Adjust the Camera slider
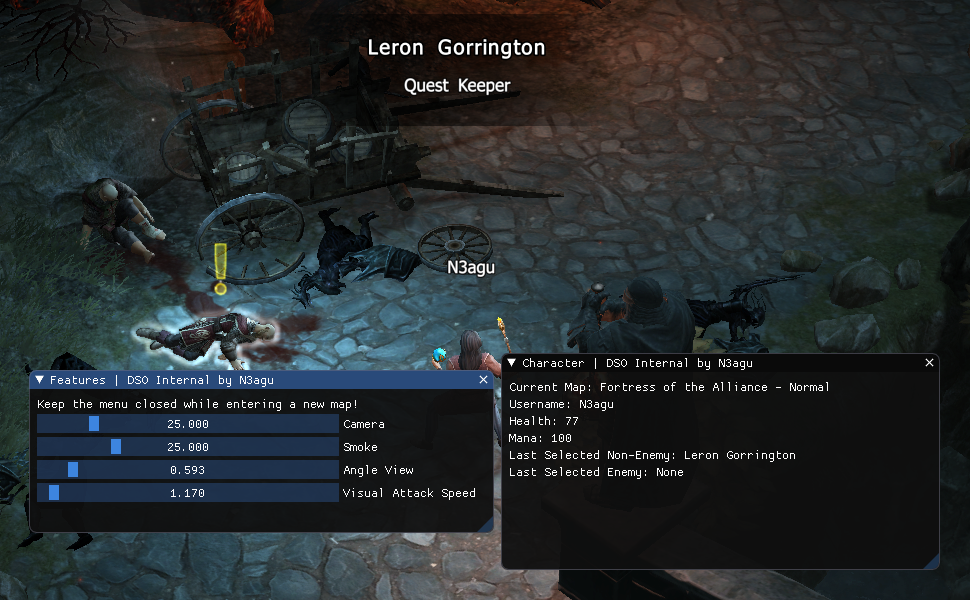This screenshot has height=600, width=970. click(94, 424)
